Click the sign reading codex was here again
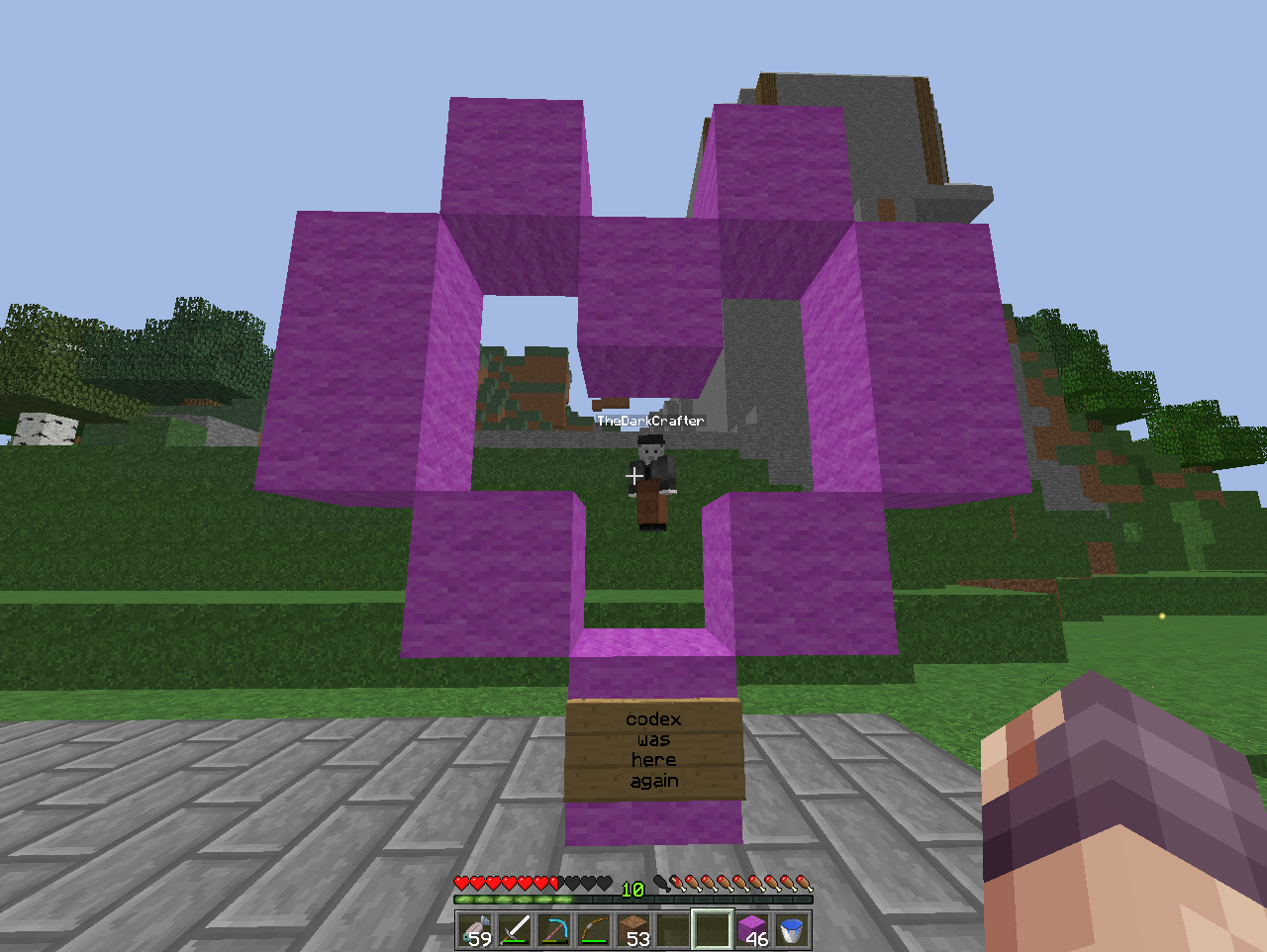Viewport: 1267px width, 952px height. (x=653, y=749)
